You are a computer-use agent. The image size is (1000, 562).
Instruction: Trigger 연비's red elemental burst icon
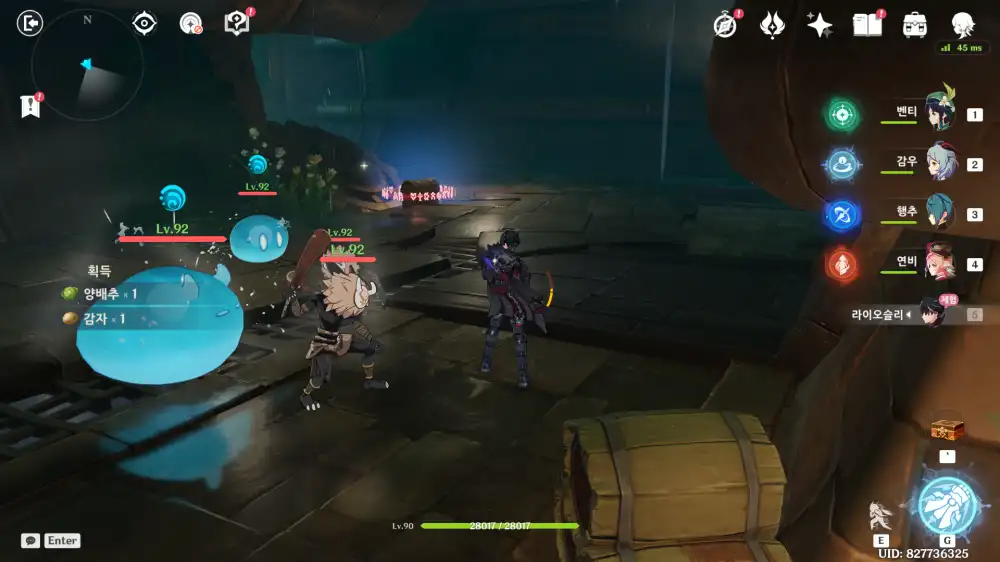[x=841, y=264]
